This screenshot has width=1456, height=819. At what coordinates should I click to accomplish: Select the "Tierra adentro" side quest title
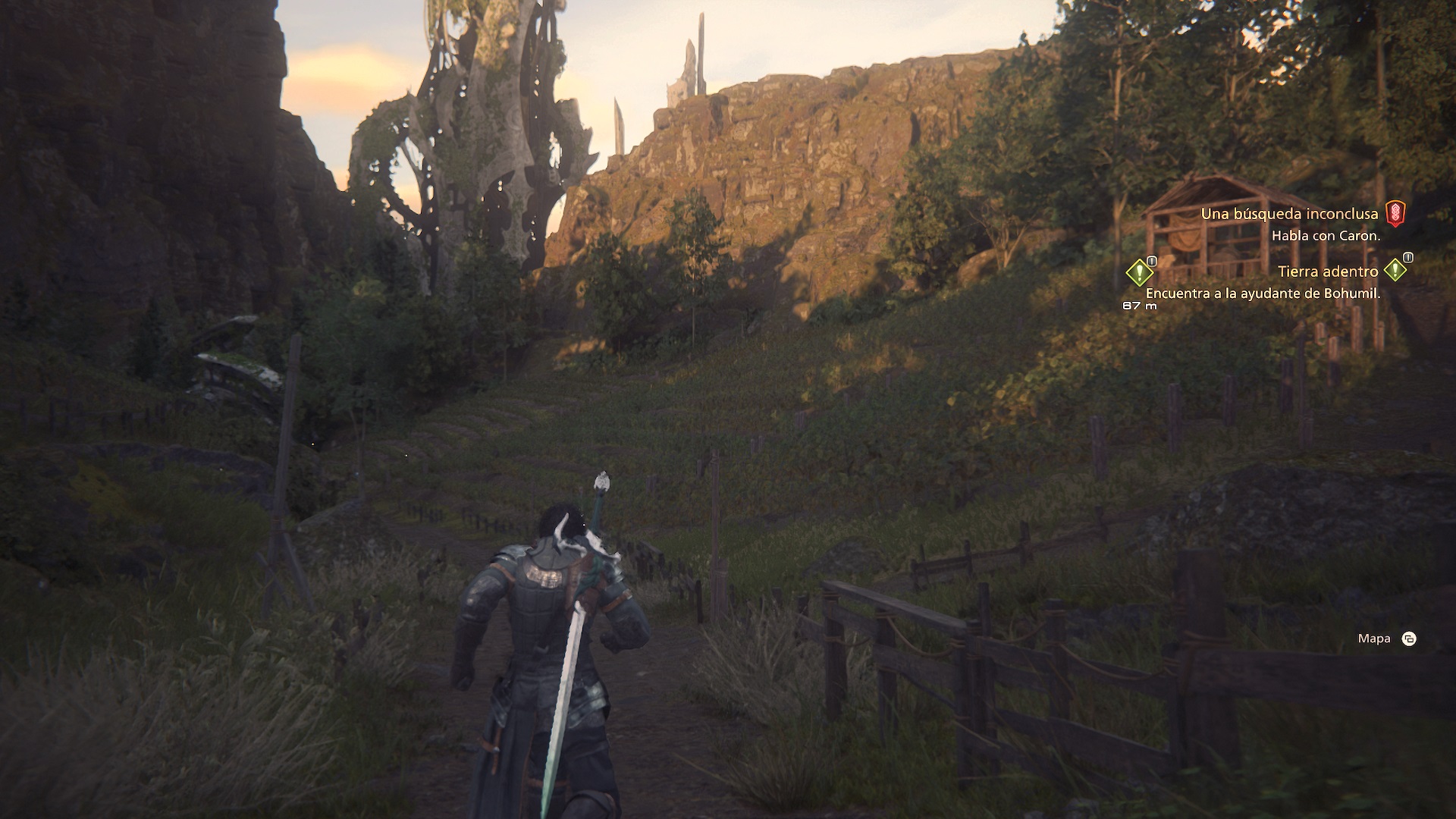pos(1327,271)
